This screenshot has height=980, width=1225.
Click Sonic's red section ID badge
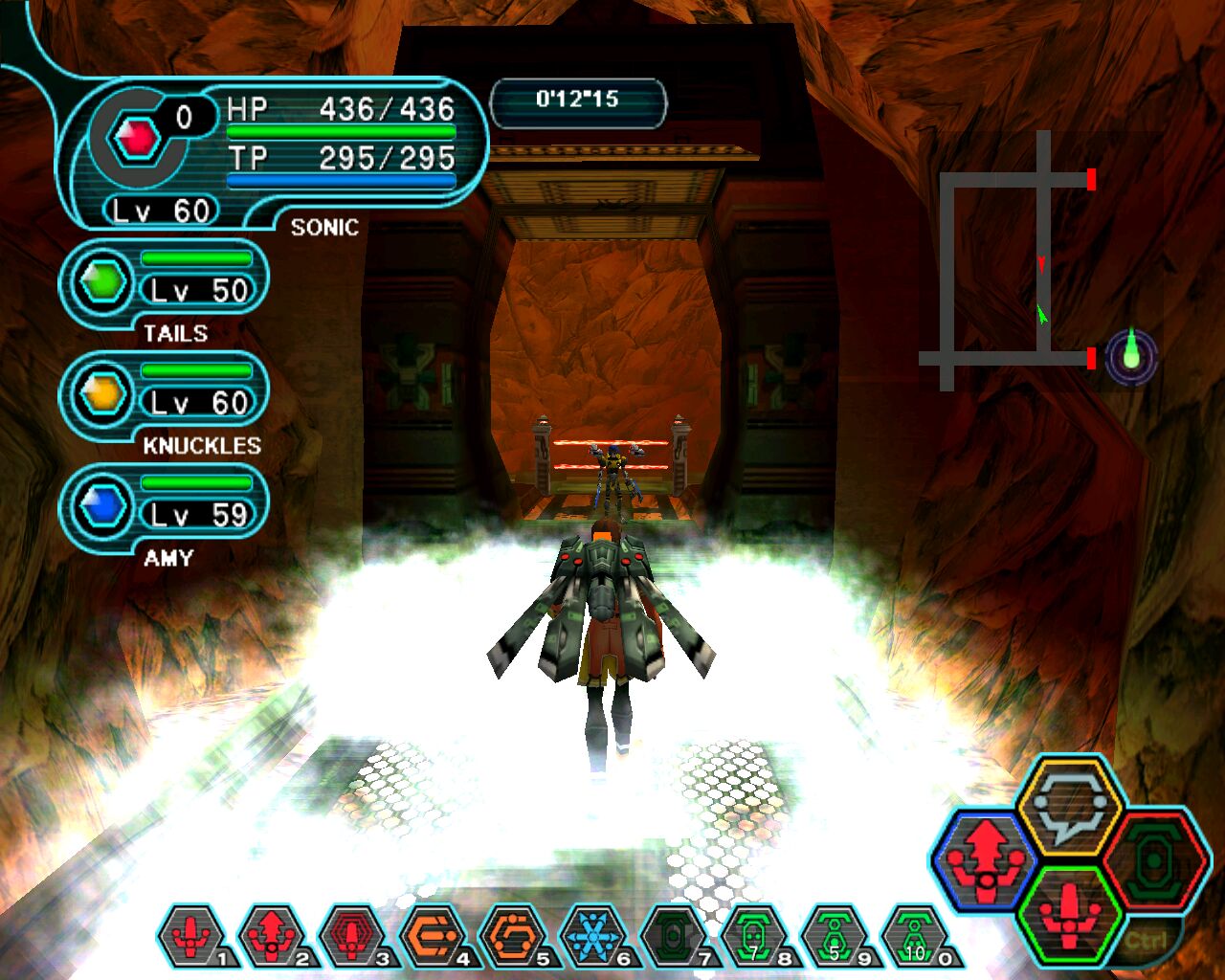[x=137, y=140]
